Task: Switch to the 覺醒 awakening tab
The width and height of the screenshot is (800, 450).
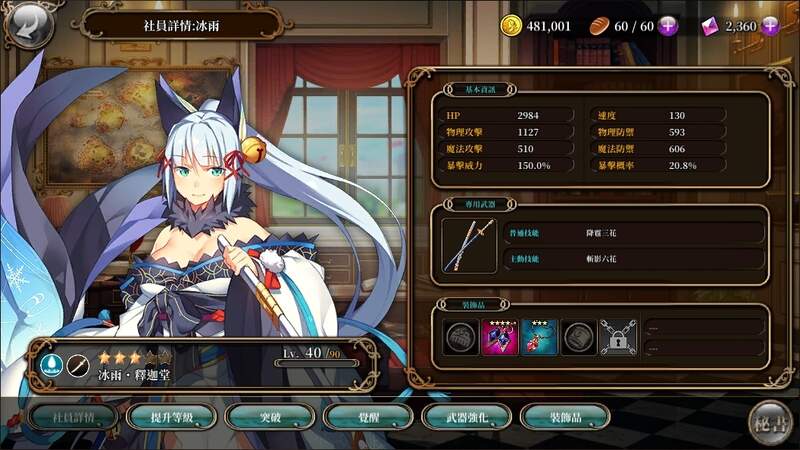Action: pyautogui.click(x=362, y=417)
